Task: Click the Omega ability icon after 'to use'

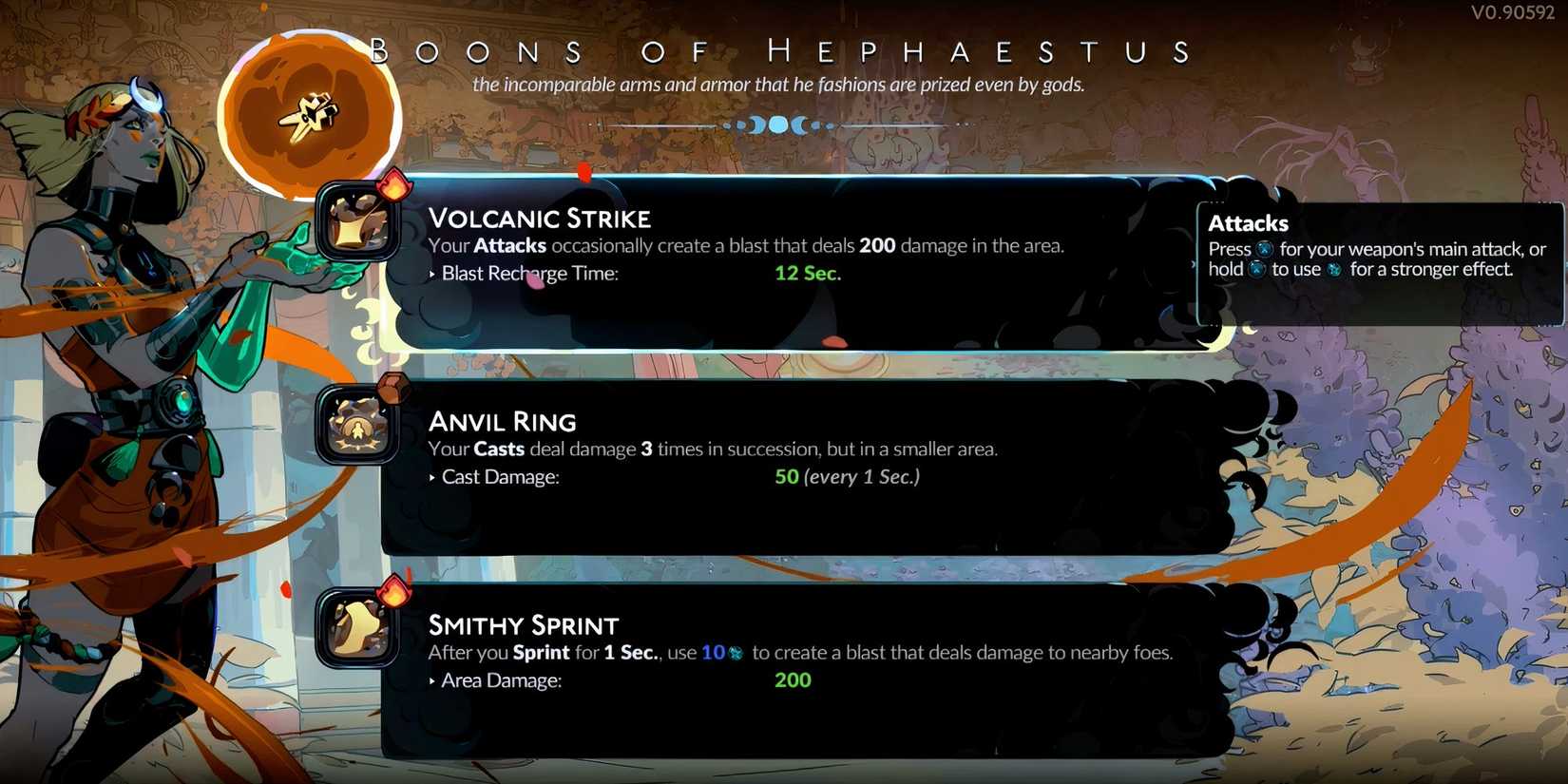Action: 1334,269
